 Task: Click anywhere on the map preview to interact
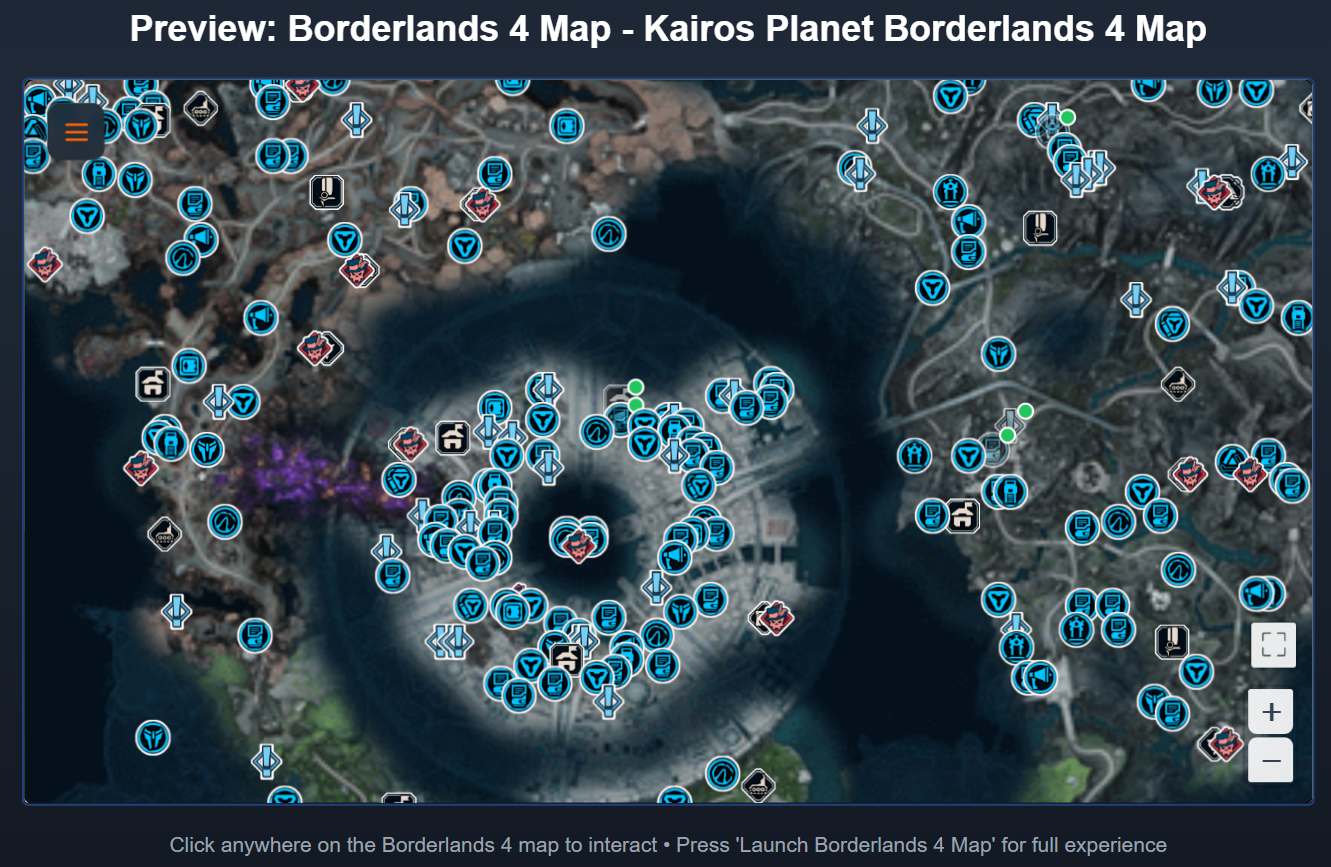pyautogui.click(x=665, y=440)
